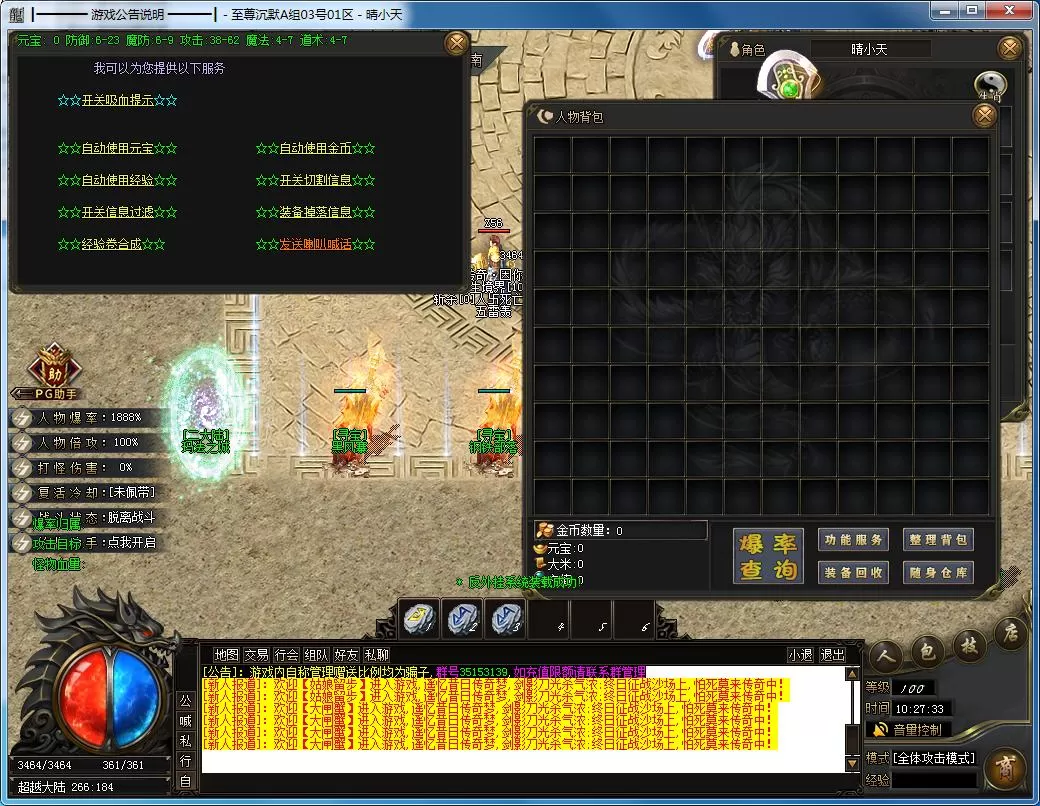Open the 音量控制 volume control
This screenshot has height=806, width=1040.
tap(908, 730)
